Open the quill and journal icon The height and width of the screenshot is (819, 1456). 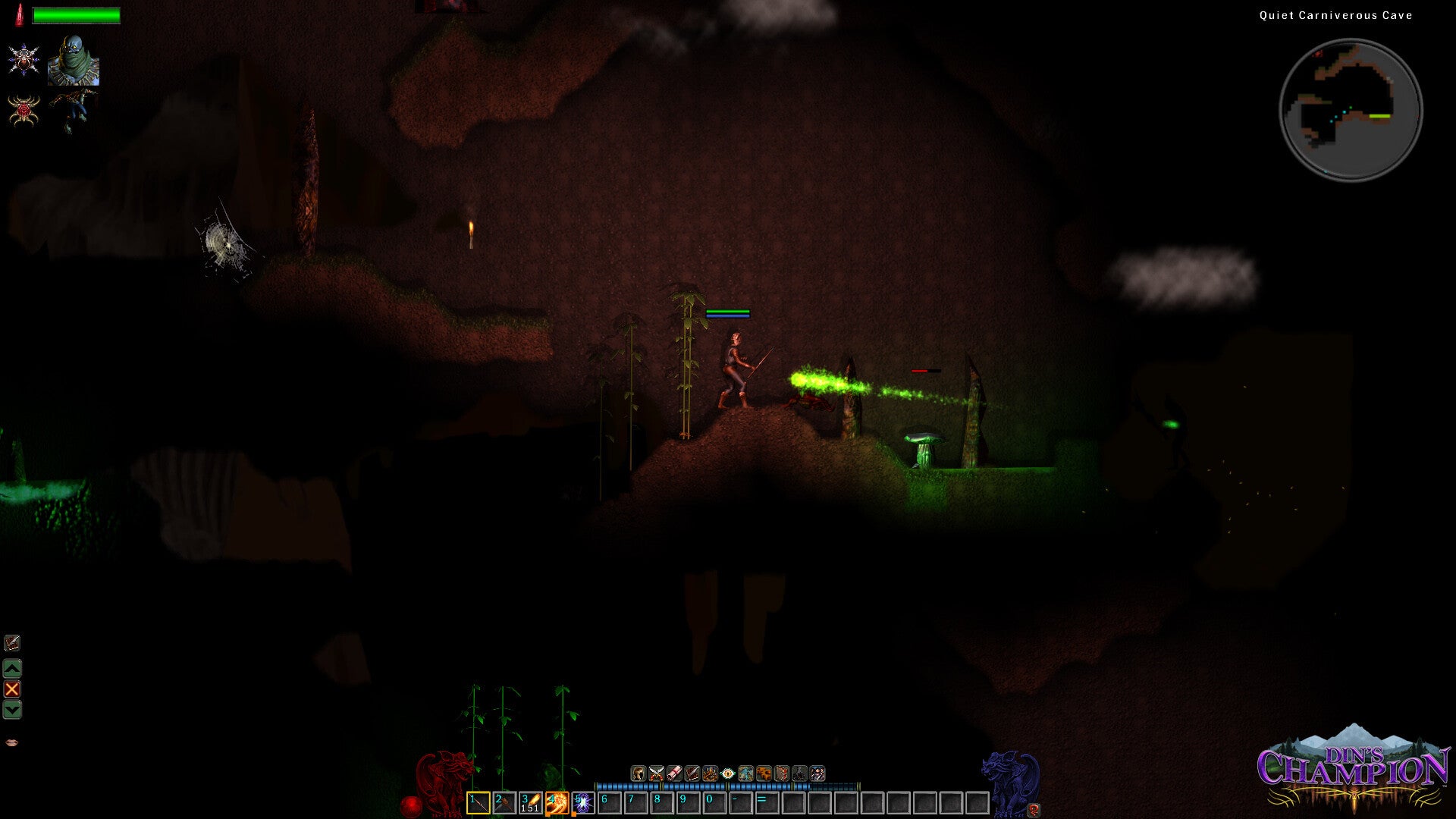click(12, 643)
